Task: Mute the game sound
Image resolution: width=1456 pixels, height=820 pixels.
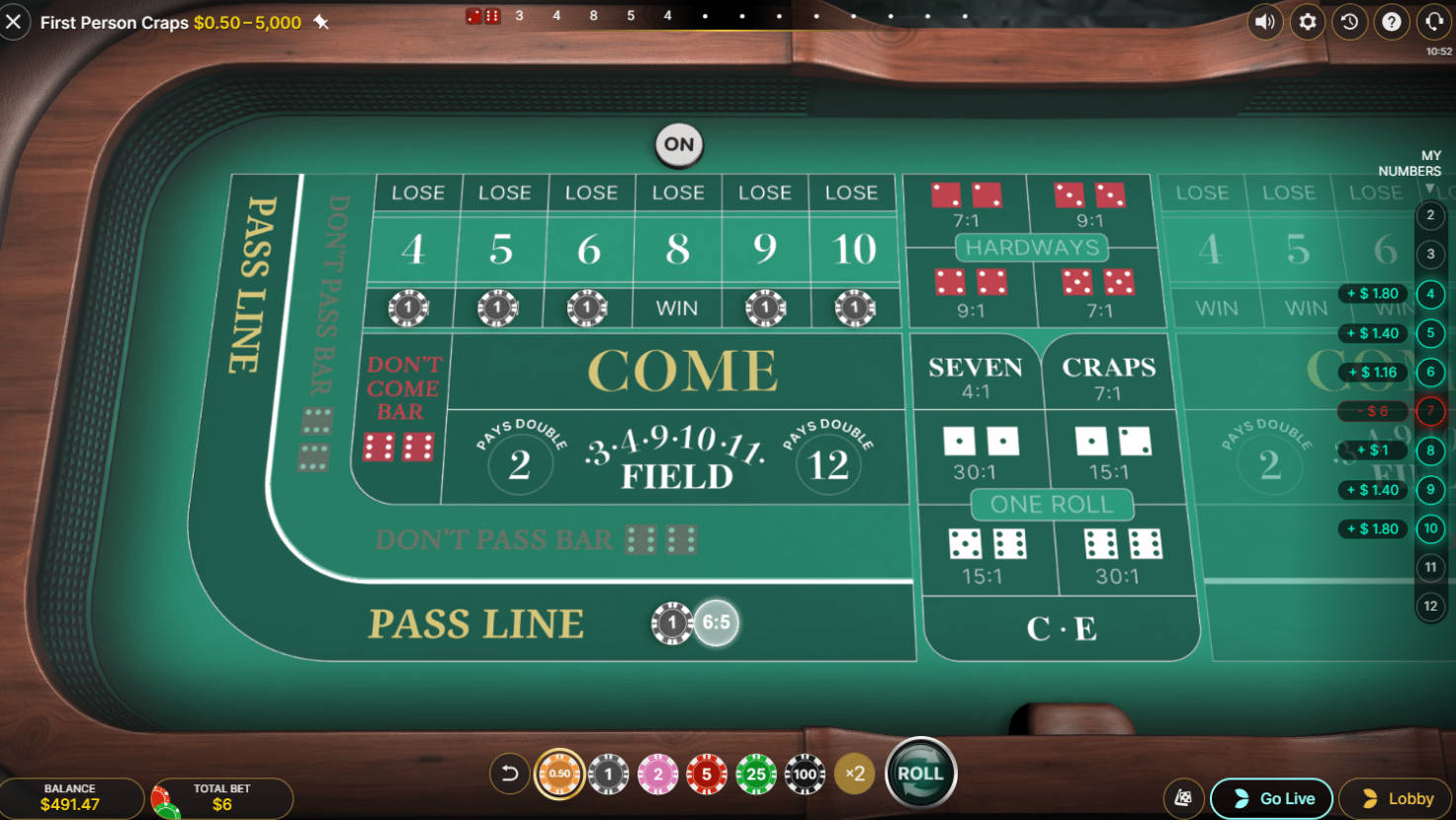Action: click(1265, 22)
